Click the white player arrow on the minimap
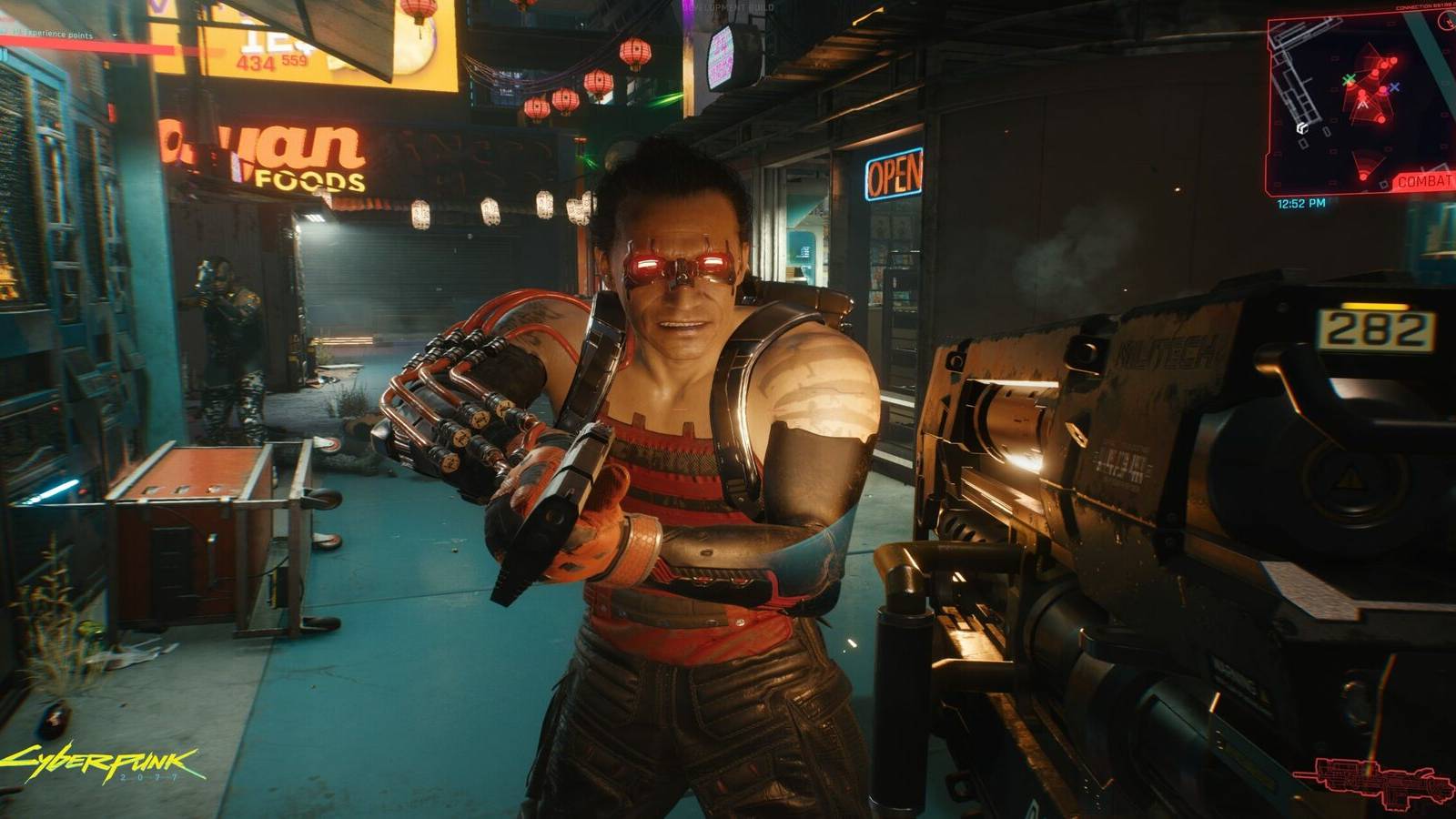The height and width of the screenshot is (819, 1456). [x=1362, y=104]
